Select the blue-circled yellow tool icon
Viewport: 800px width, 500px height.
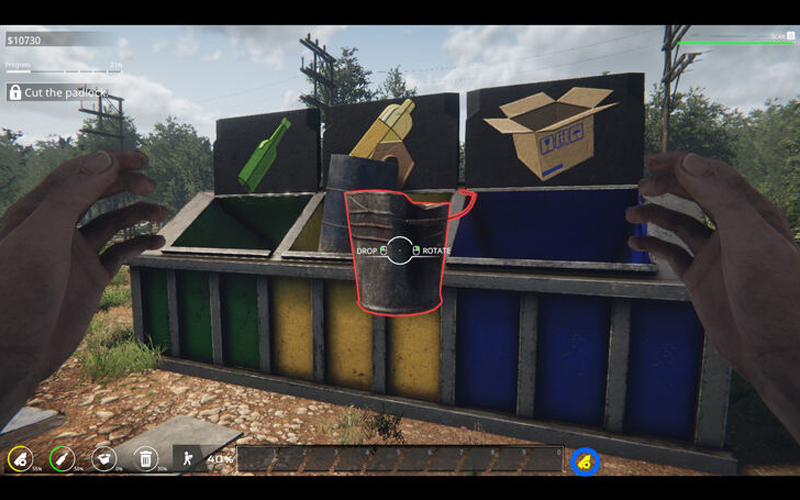pyautogui.click(x=585, y=460)
